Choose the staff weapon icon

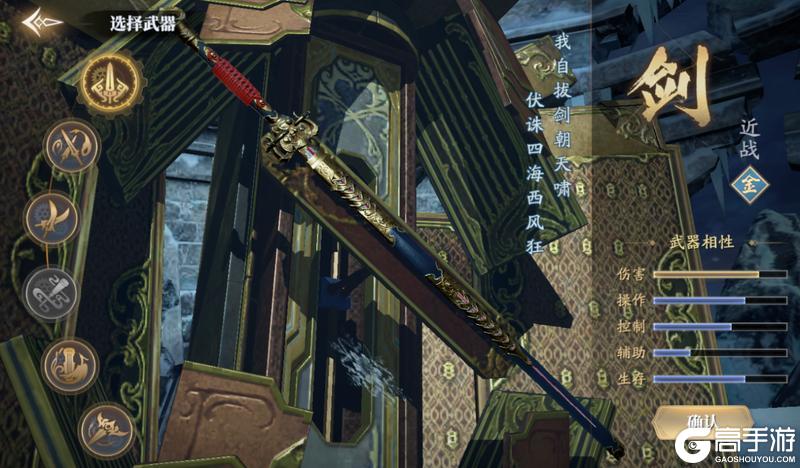coord(71,365)
